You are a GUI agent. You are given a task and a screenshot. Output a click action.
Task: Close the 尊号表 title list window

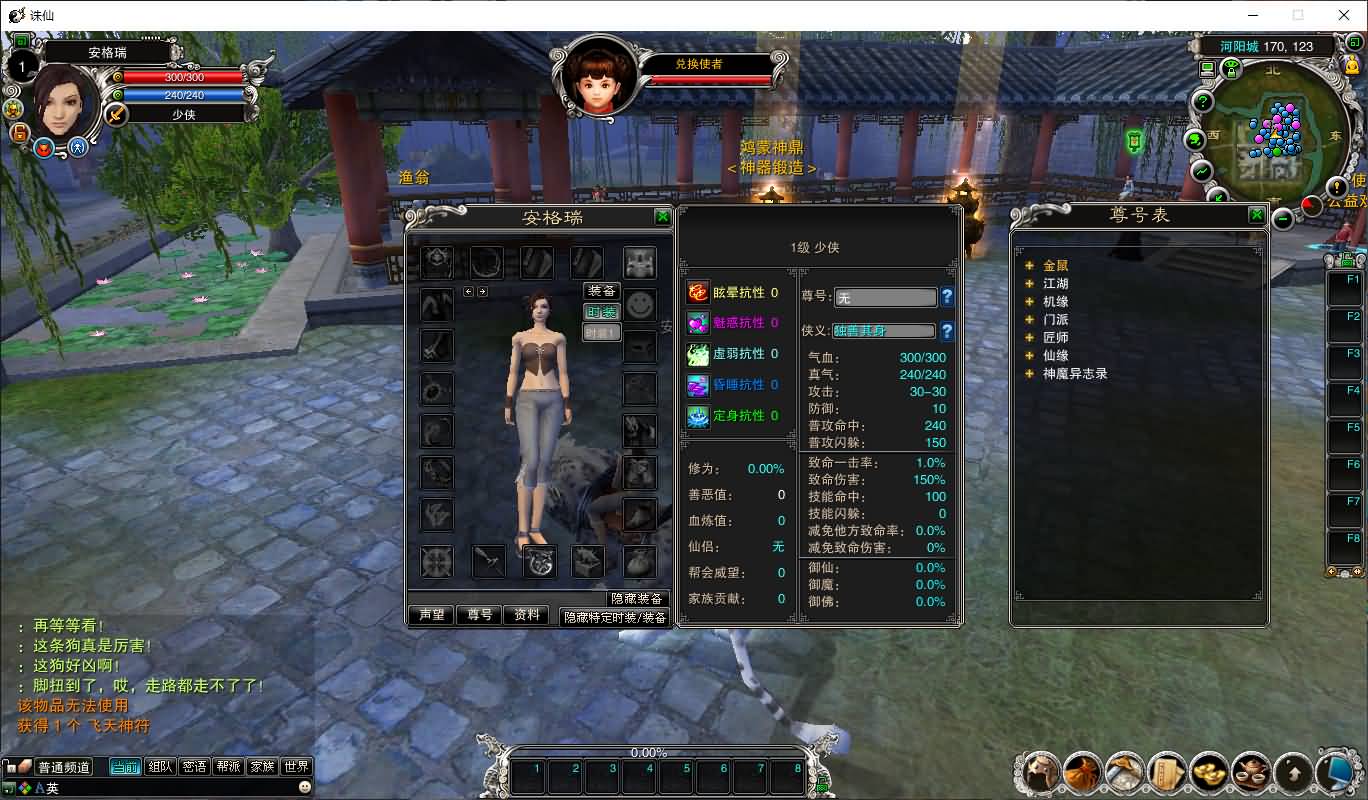(1257, 215)
